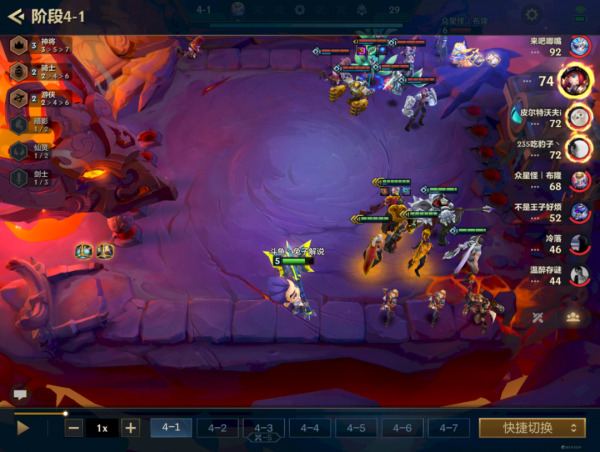Jump to round 4-7
600x452 pixels.
coord(448,427)
